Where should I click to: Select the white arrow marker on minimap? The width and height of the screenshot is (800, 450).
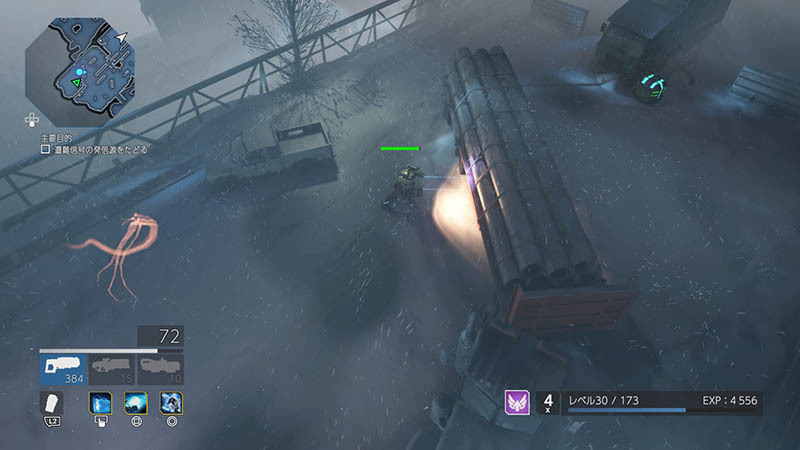point(121,38)
